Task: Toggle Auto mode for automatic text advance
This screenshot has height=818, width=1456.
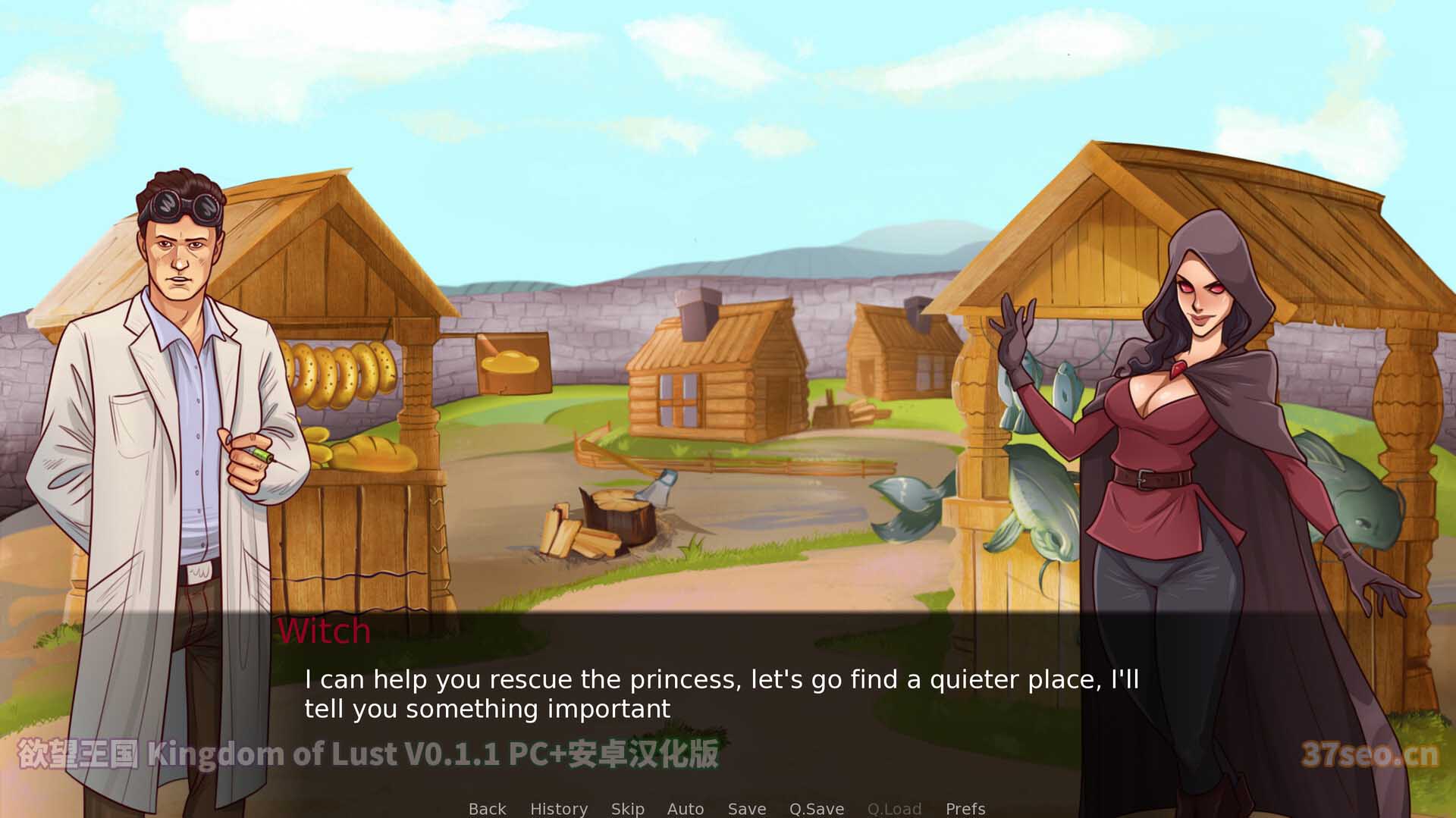Action: [685, 808]
